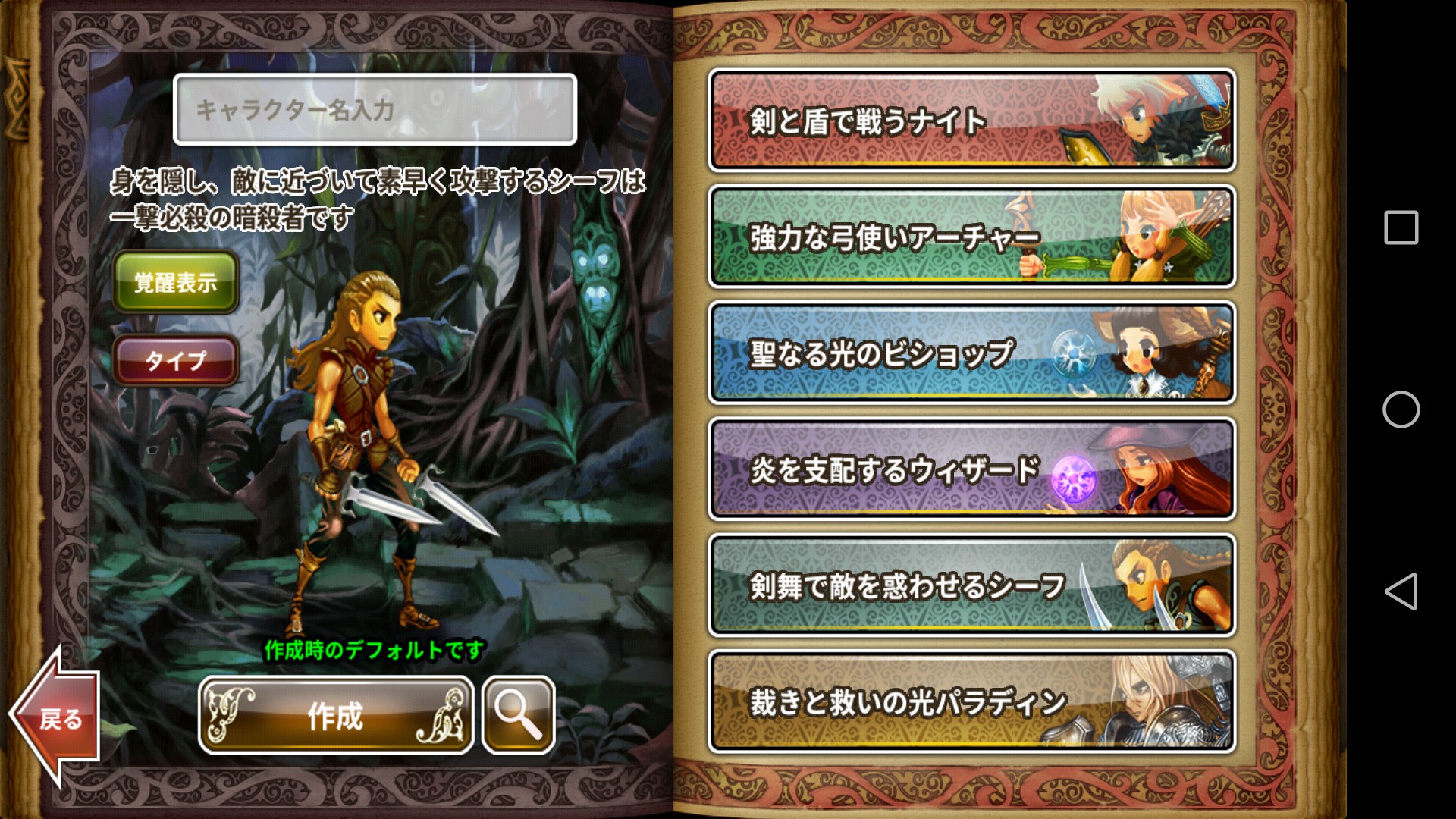Open the magnifying glass preview
This screenshot has width=1456, height=819.
coord(519,715)
